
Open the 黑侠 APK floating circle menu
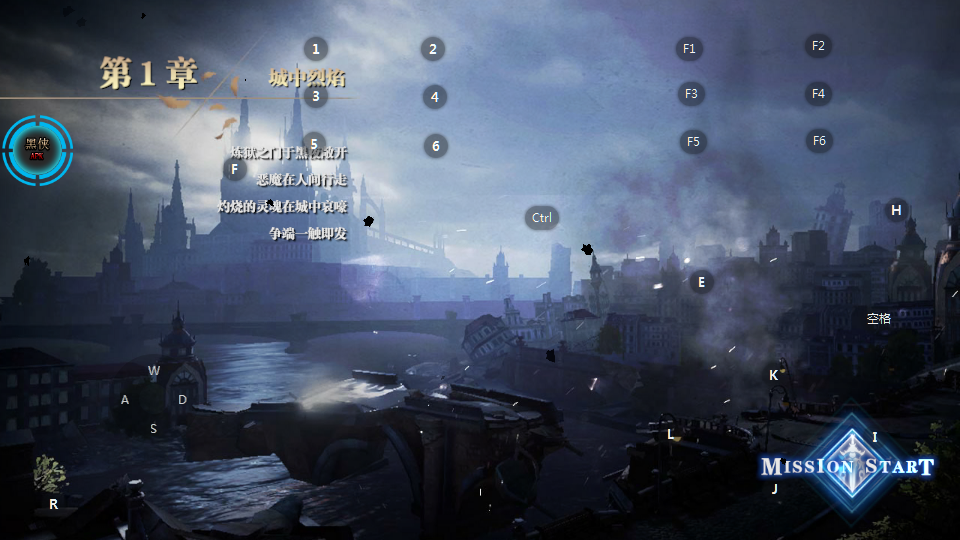(37, 150)
